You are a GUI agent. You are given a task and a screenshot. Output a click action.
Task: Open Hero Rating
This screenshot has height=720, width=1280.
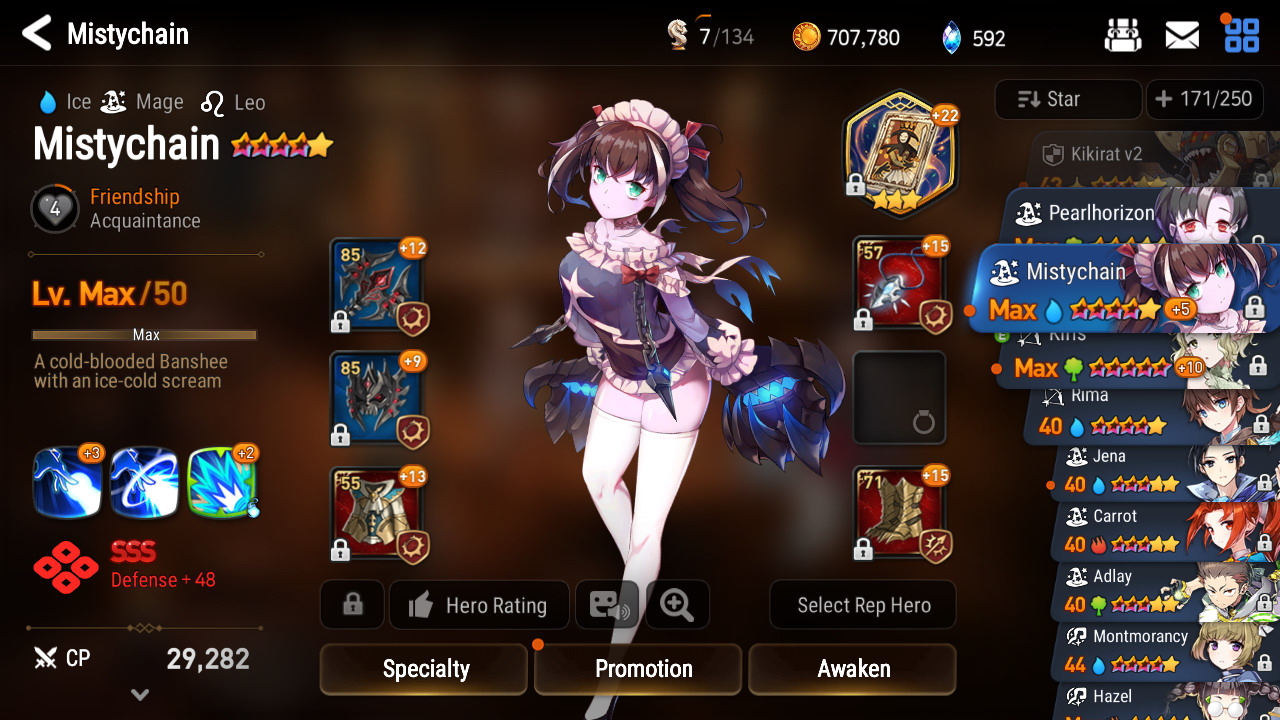point(479,605)
